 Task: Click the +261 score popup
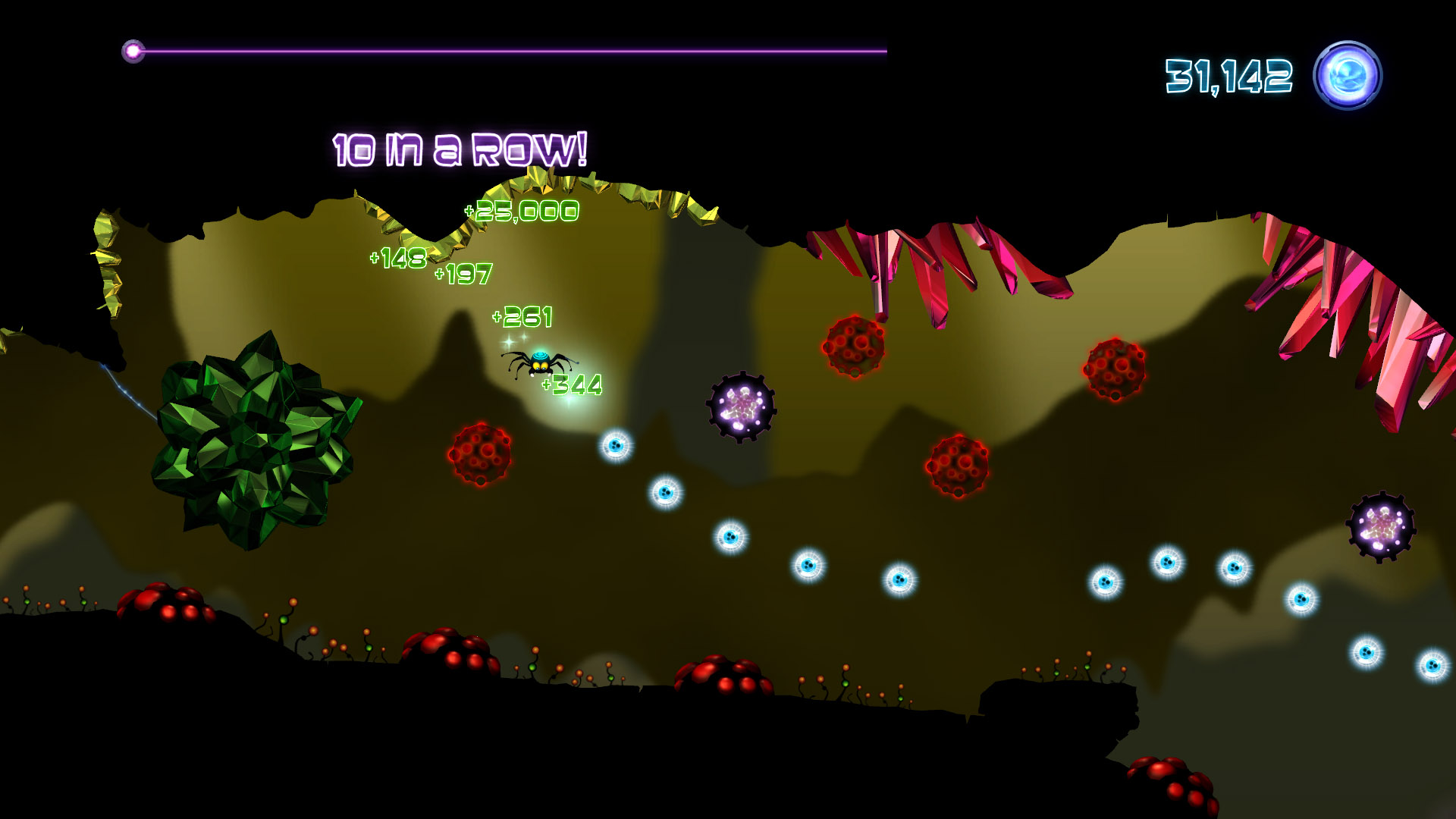[523, 316]
